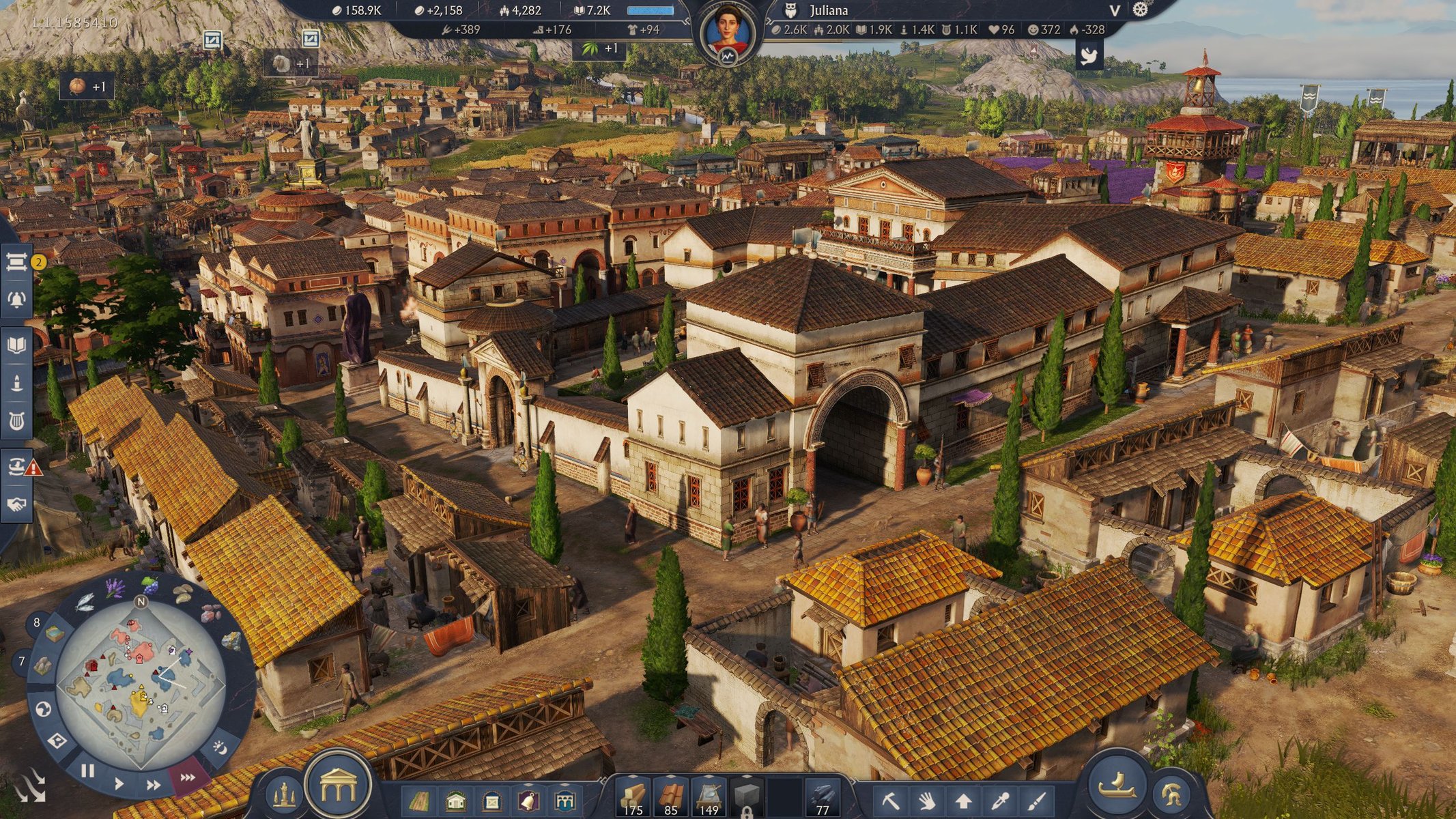Show the bell notifications panel
This screenshot has height=819, width=1456.
(16, 299)
